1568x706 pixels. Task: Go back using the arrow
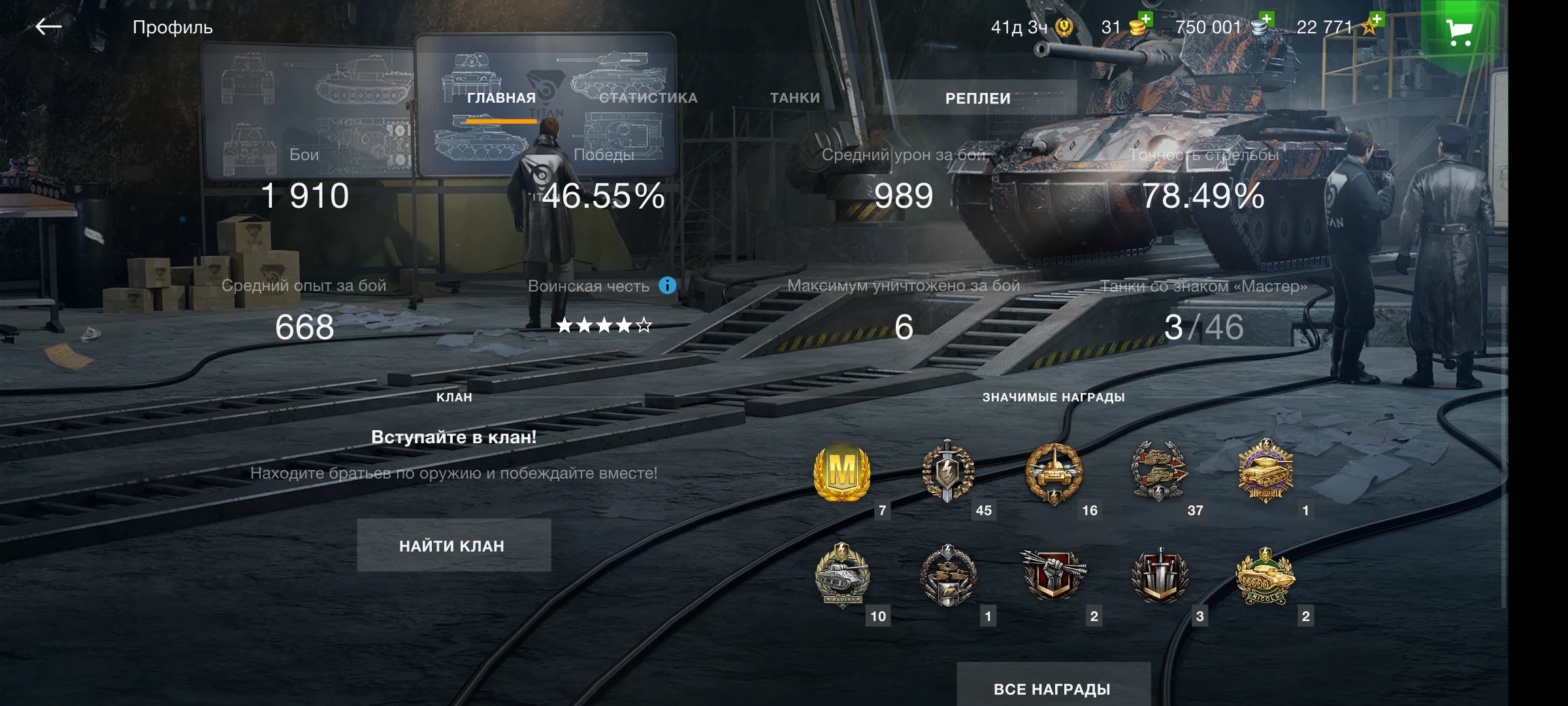[49, 27]
